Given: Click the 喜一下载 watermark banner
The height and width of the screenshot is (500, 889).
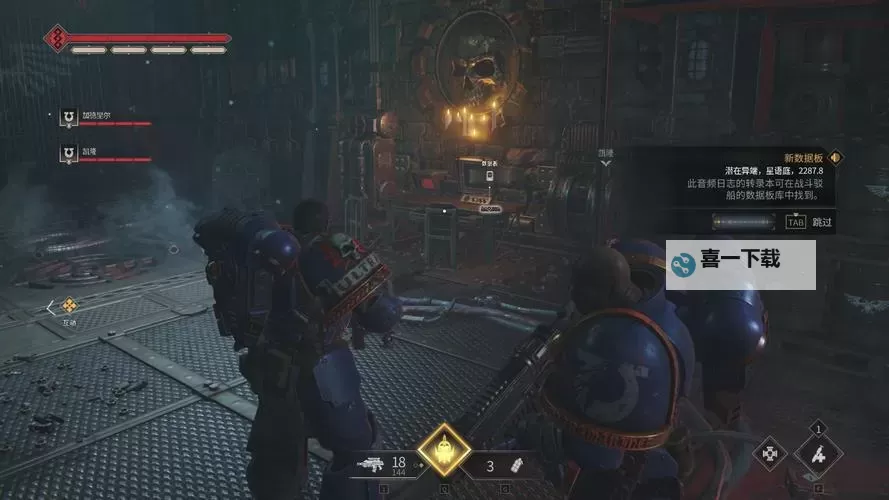Looking at the screenshot, I should pos(740,264).
